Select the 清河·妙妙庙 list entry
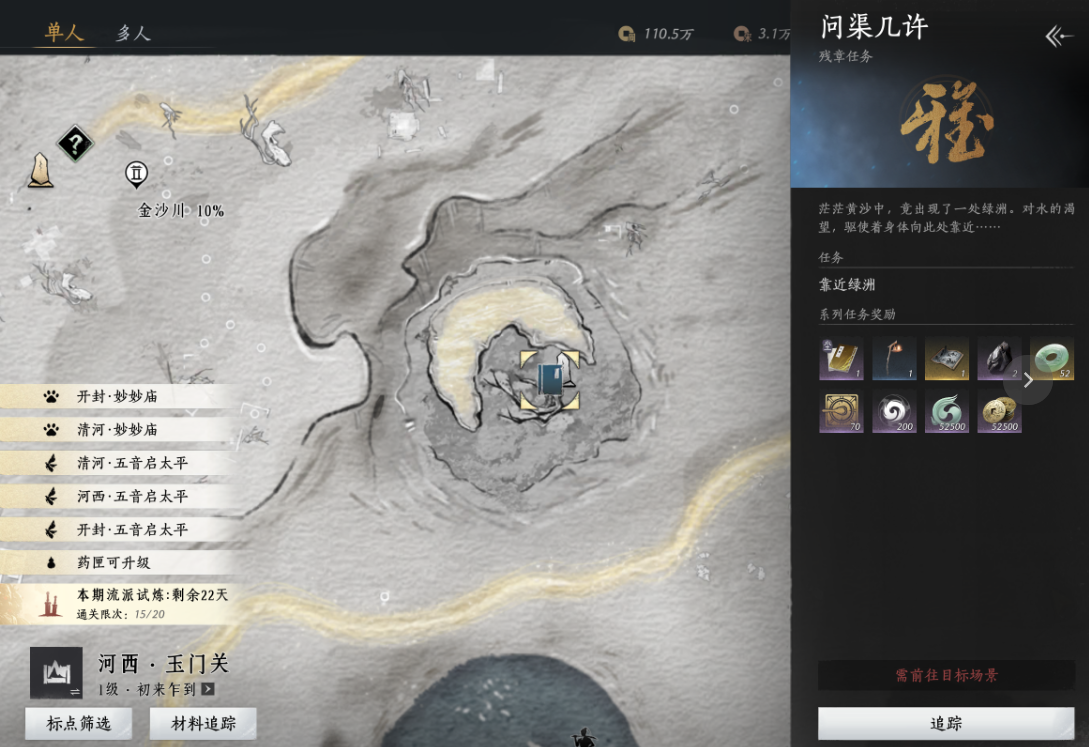The width and height of the screenshot is (1089, 747). 118,429
